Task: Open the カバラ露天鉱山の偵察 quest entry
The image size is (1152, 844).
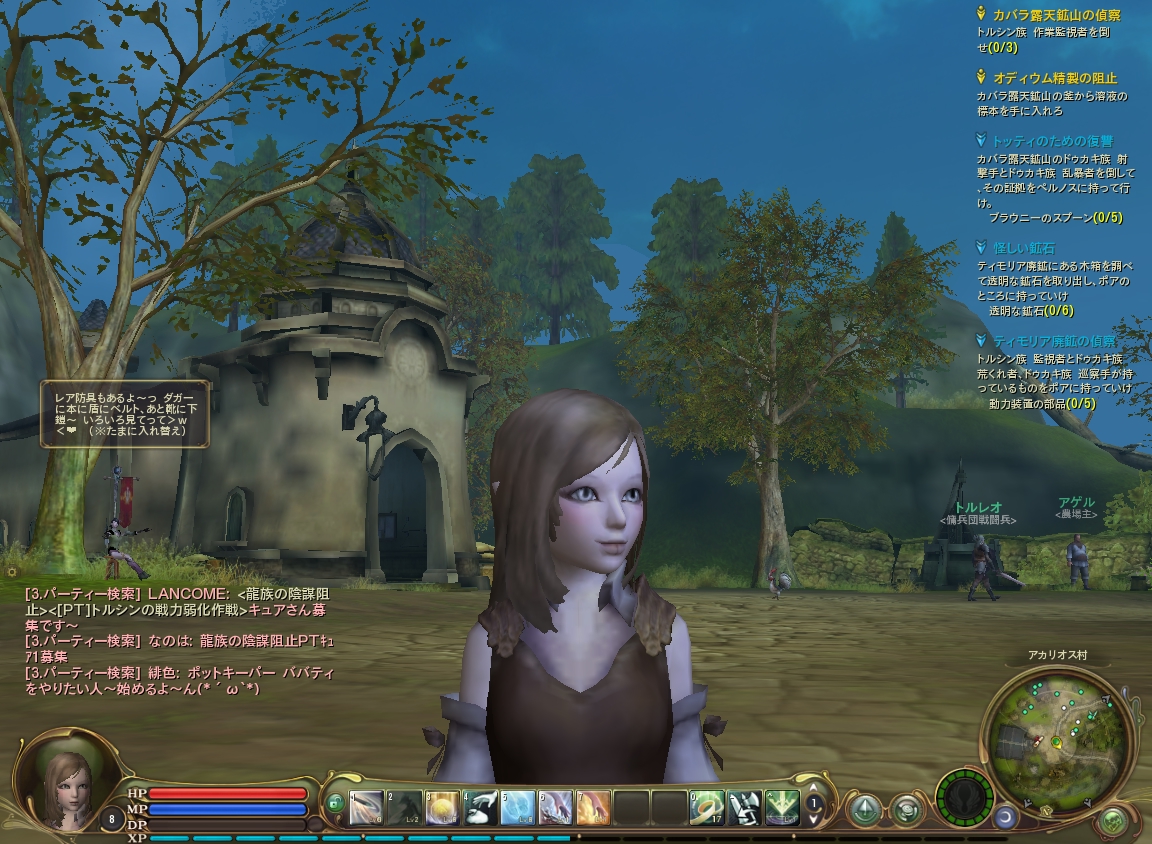Action: pos(1056,15)
